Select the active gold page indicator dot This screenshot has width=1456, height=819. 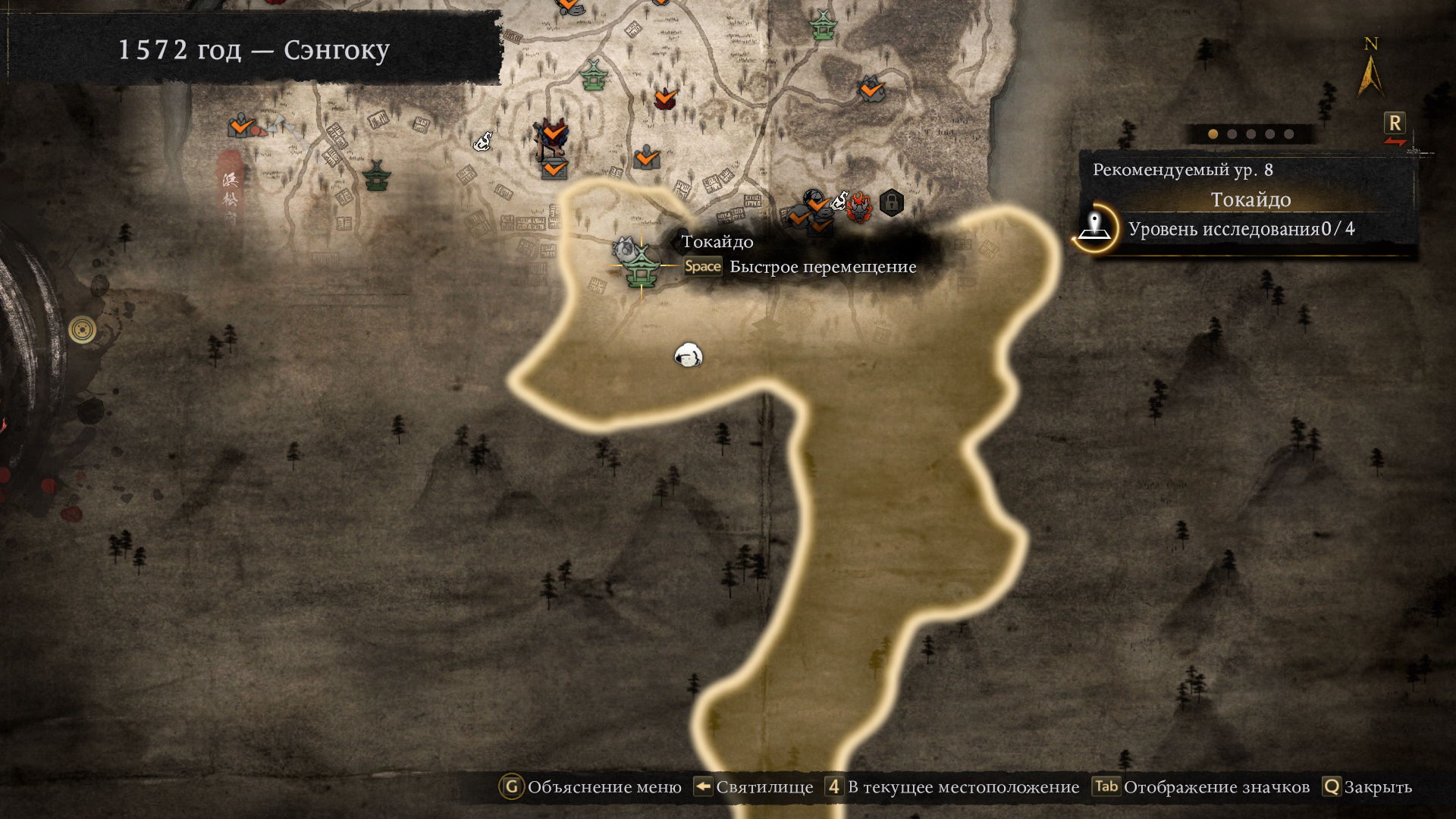pos(1213,134)
